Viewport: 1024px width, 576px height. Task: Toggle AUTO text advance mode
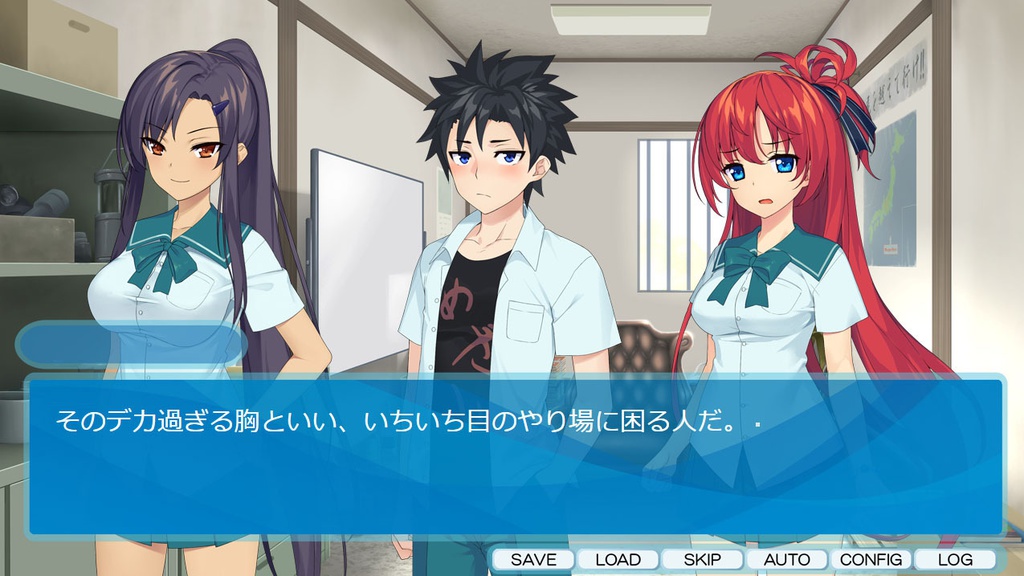pyautogui.click(x=786, y=559)
